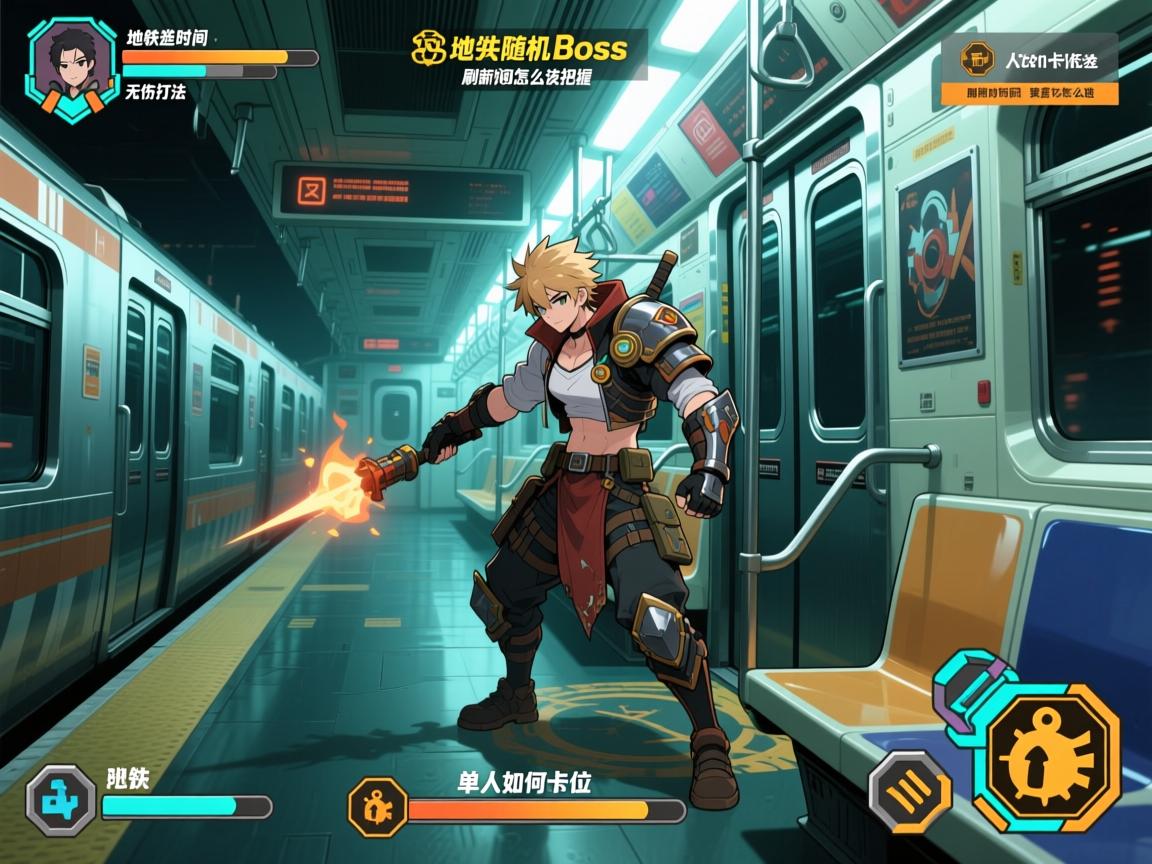
Task: Open the top-right quest tracker panel
Action: [x=1029, y=59]
